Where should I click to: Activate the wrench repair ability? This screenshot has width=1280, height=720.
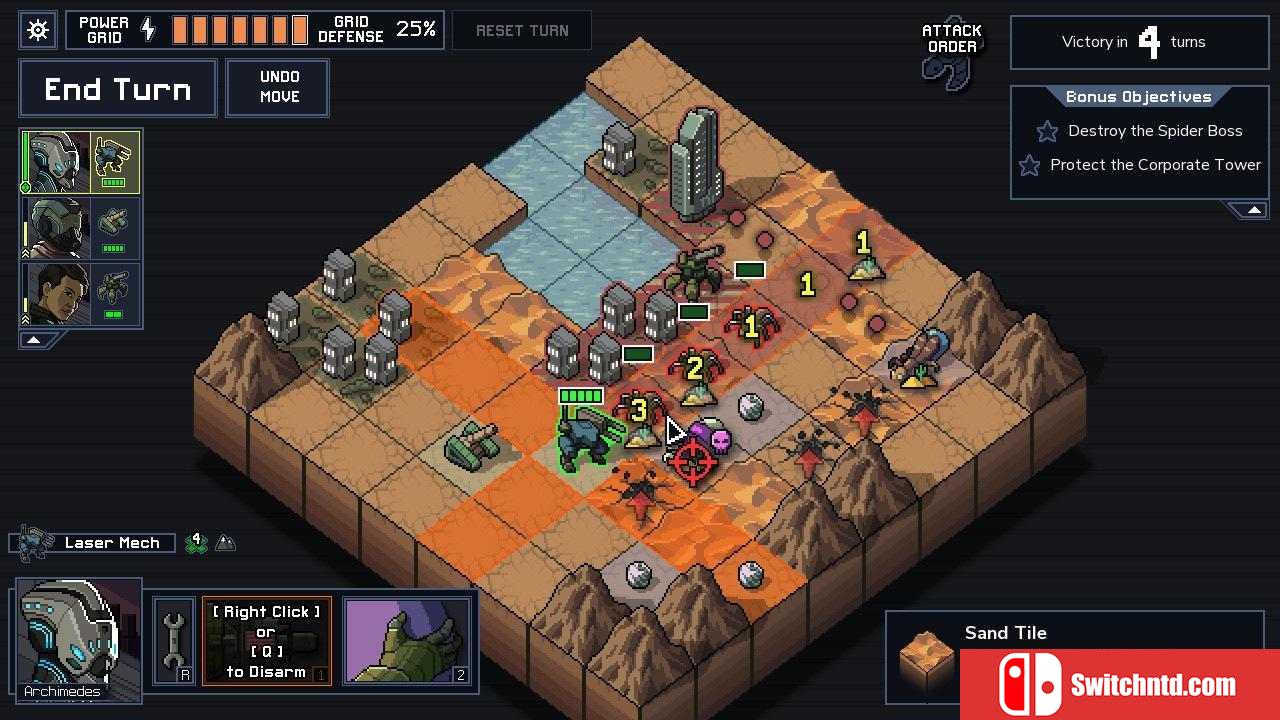[x=173, y=642]
